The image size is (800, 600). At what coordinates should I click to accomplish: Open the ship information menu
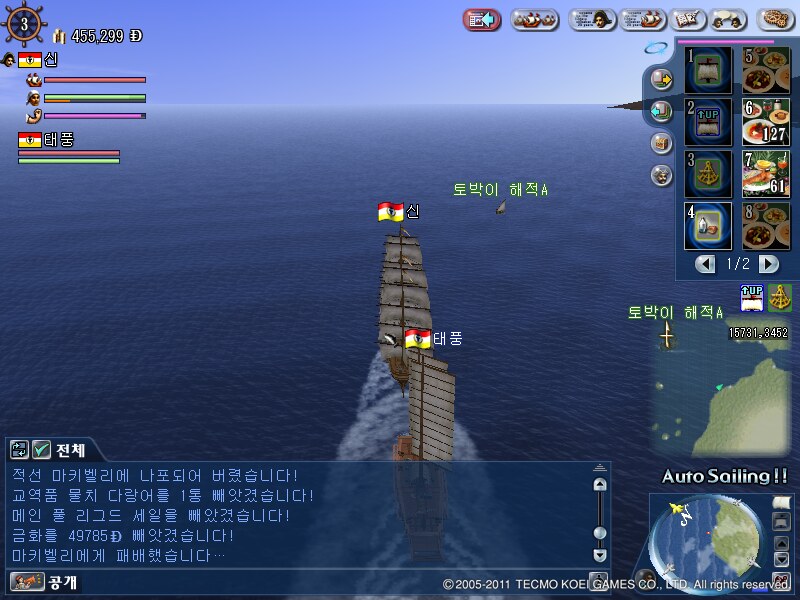coord(642,19)
